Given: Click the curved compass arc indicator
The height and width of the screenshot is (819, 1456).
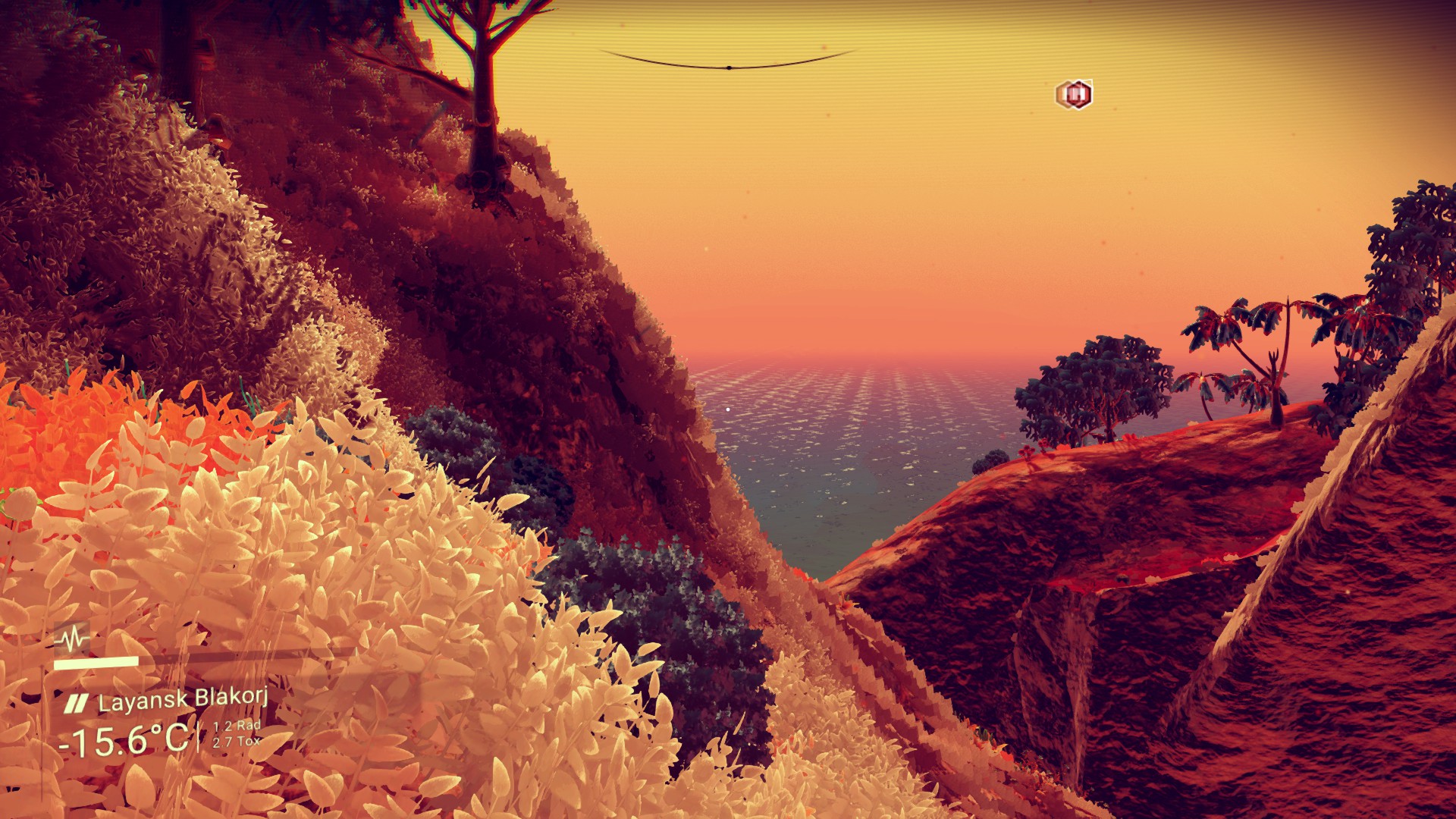Looking at the screenshot, I should point(728,64).
